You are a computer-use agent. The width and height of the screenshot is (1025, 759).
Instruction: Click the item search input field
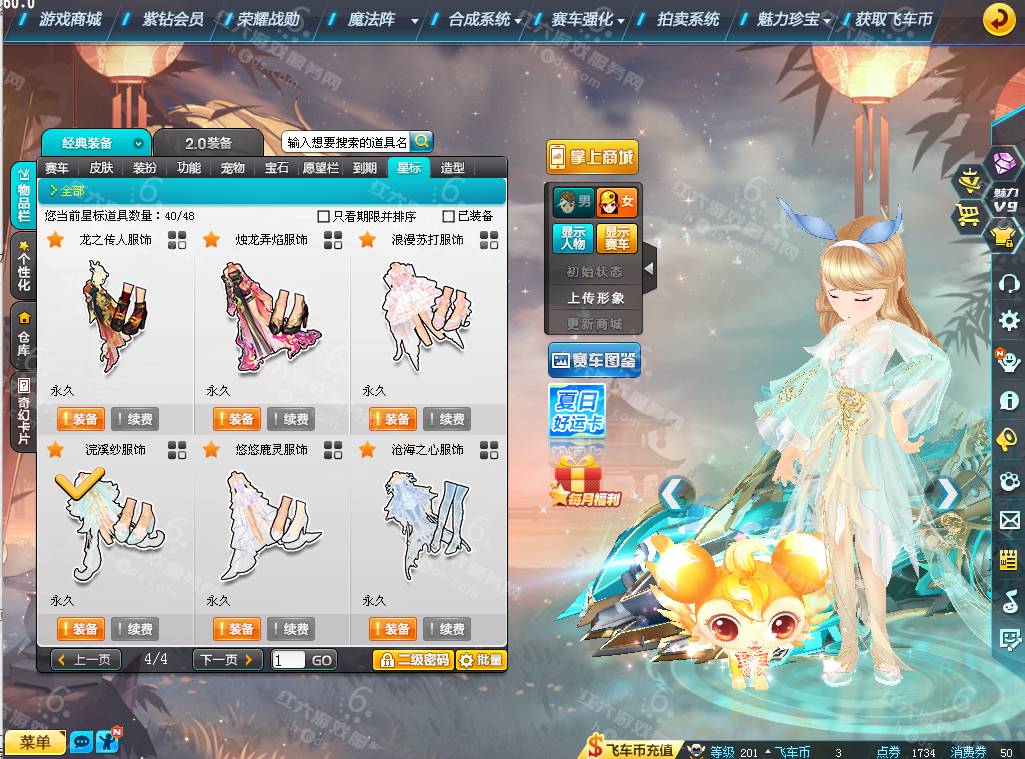(346, 142)
